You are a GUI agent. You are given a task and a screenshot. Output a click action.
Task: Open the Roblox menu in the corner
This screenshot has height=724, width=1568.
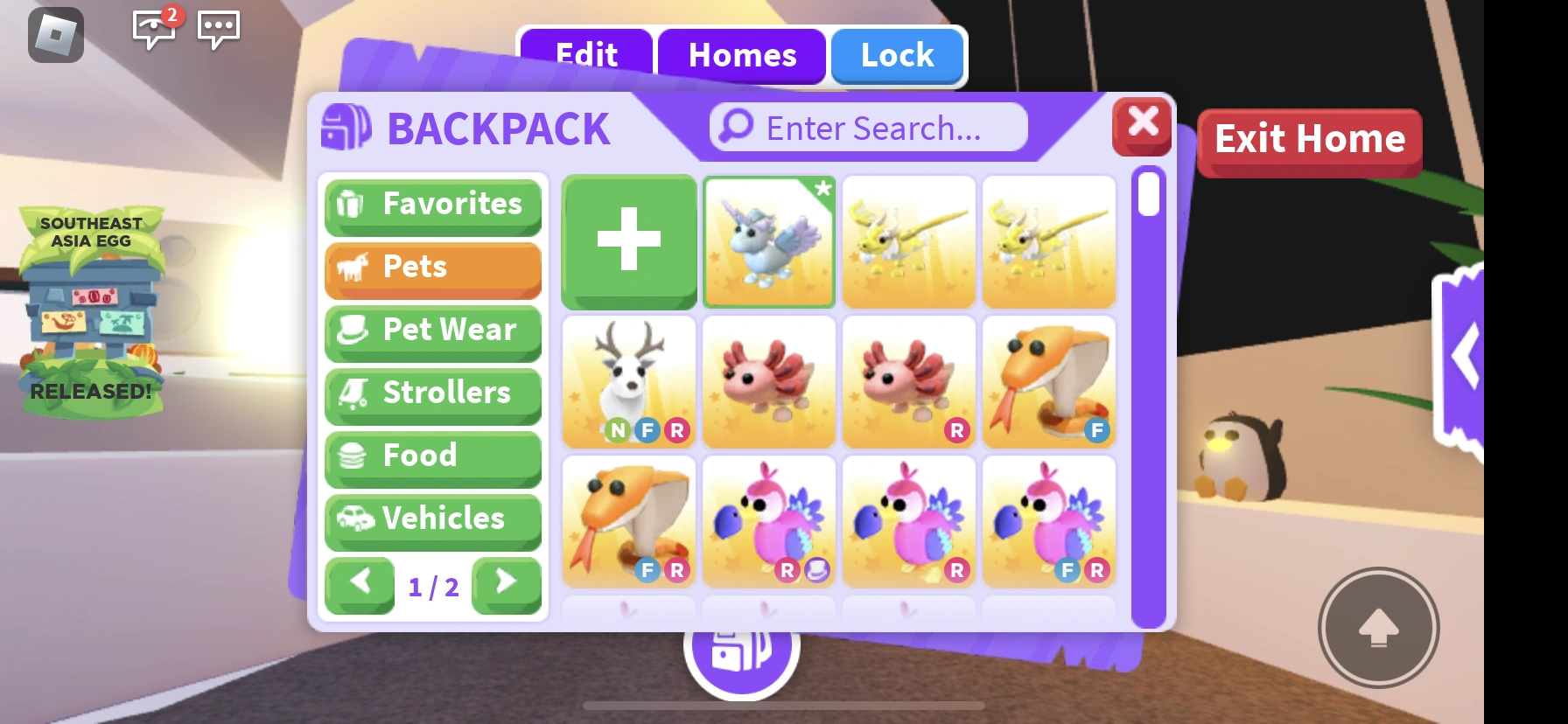click(56, 36)
